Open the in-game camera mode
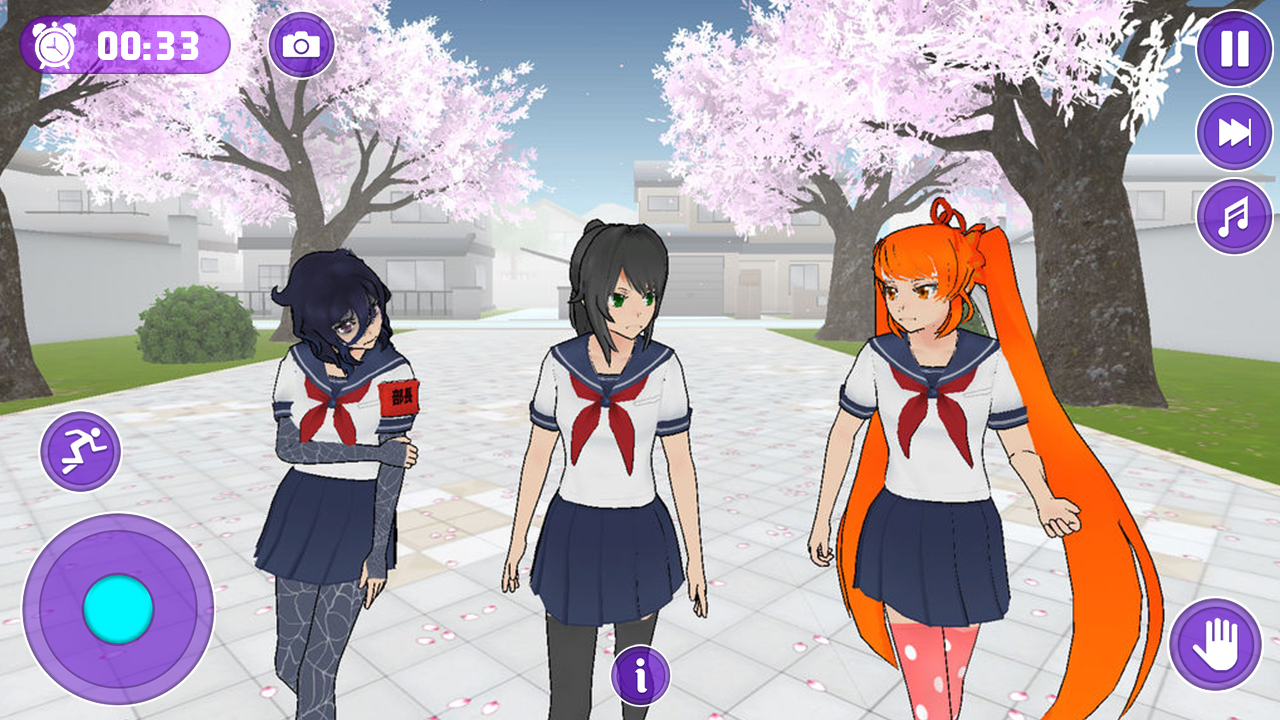The image size is (1280, 720). [302, 45]
